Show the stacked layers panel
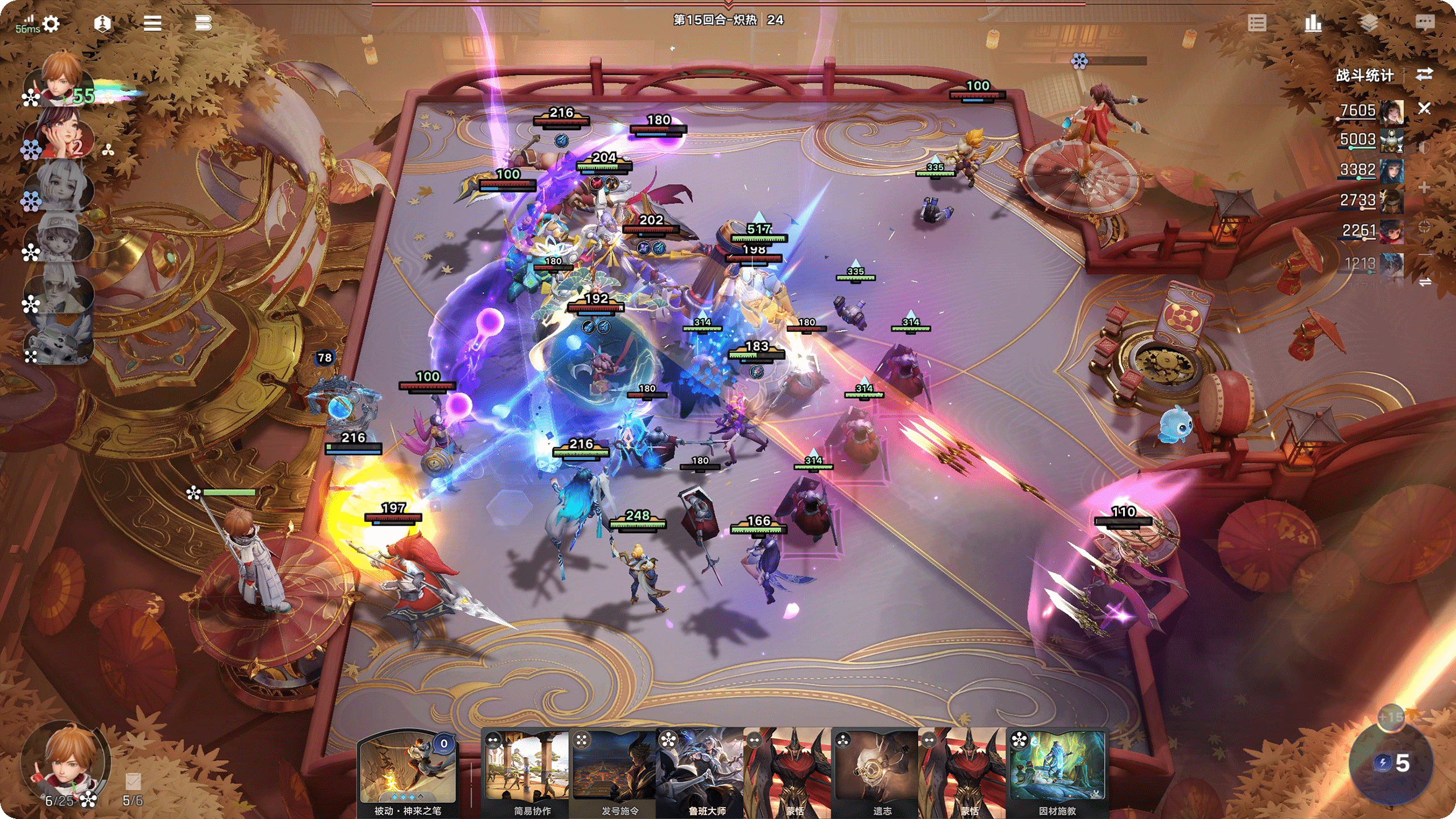This screenshot has height=819, width=1456. [x=1369, y=24]
